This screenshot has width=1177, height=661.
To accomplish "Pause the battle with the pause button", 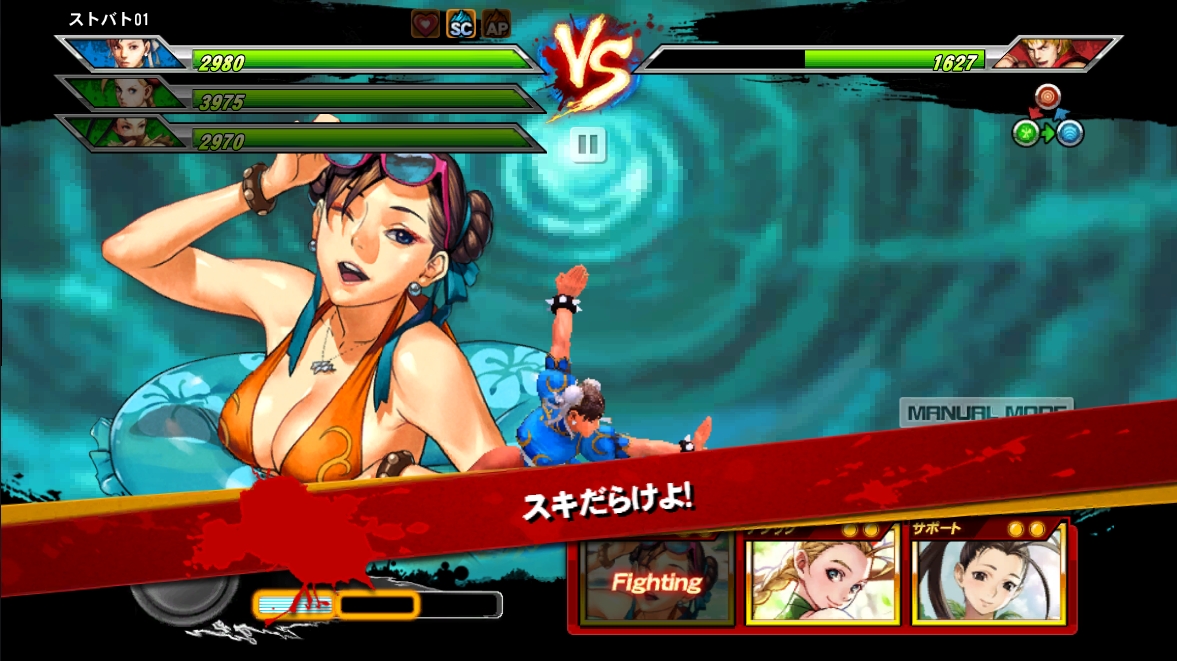I will pyautogui.click(x=588, y=145).
